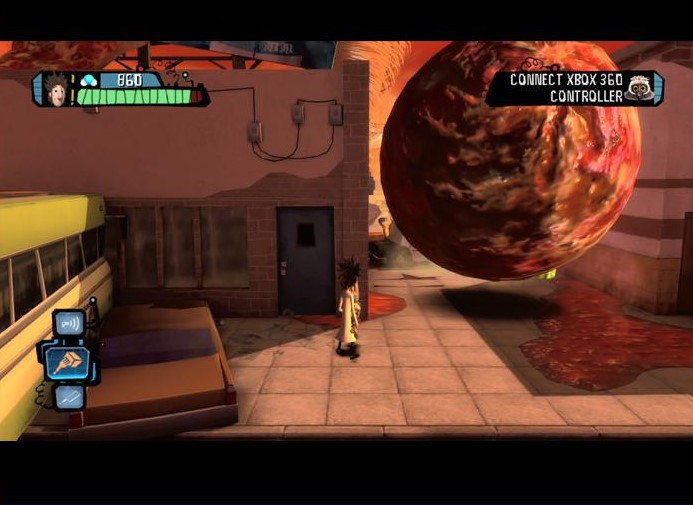Choose the bottom gadget slot
Screen dimensions: 693x505
[69, 397]
